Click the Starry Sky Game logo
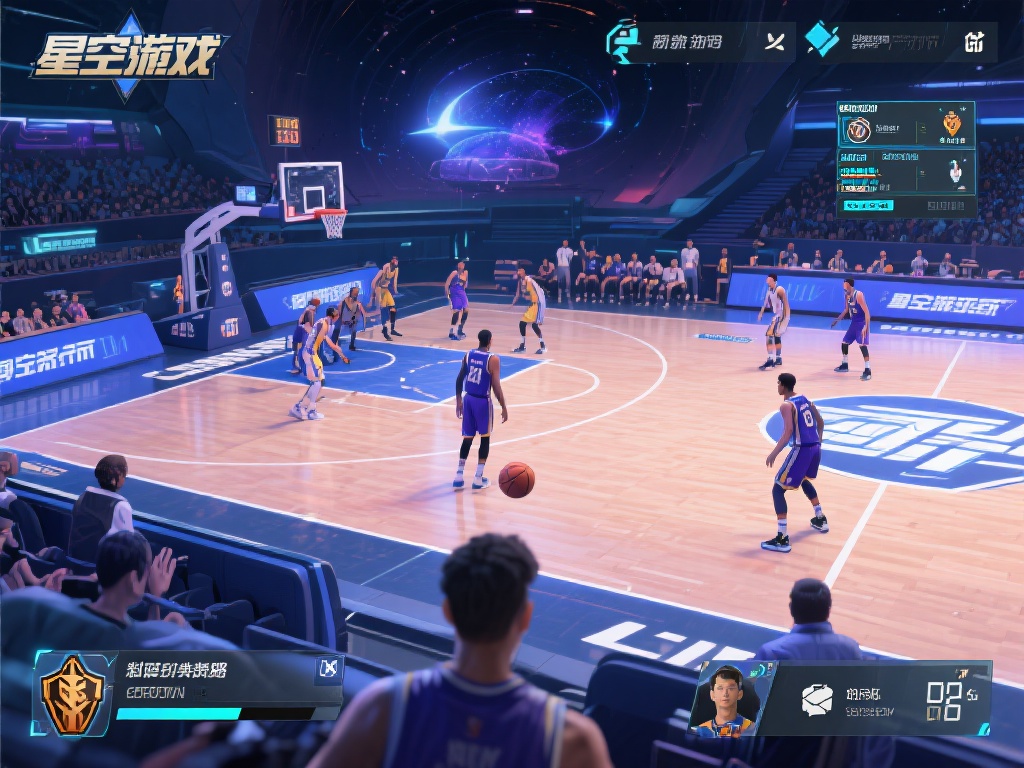Screen dimensions: 1024x768 (x=128, y=55)
